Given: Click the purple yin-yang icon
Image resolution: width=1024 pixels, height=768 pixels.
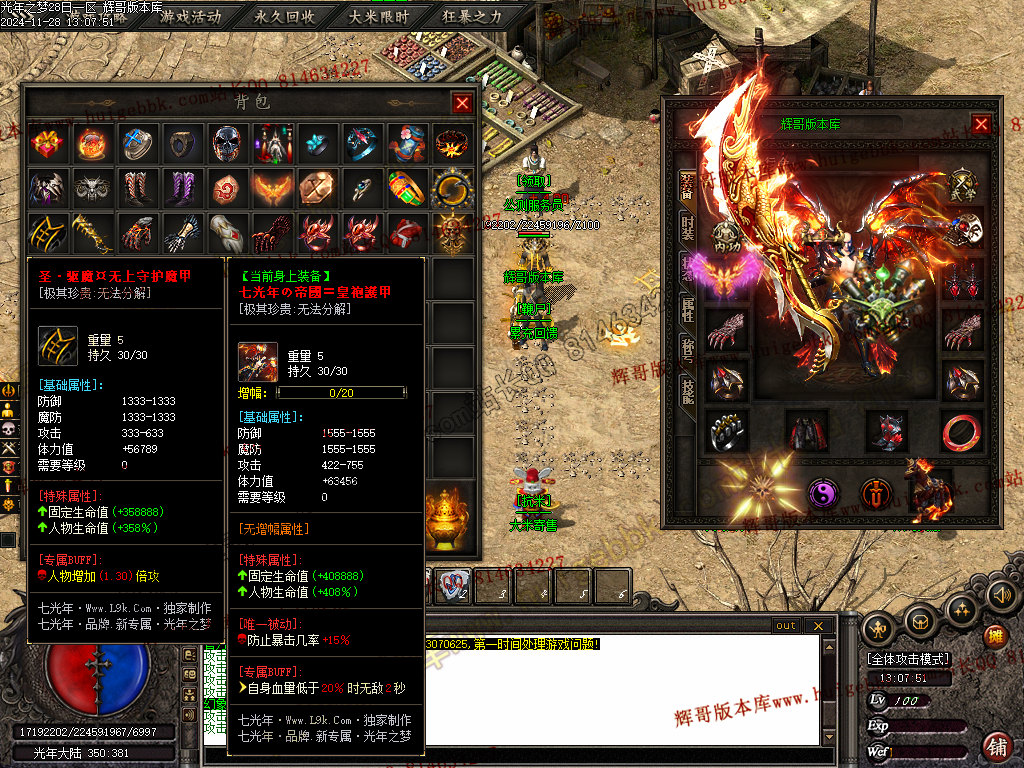Looking at the screenshot, I should (823, 493).
